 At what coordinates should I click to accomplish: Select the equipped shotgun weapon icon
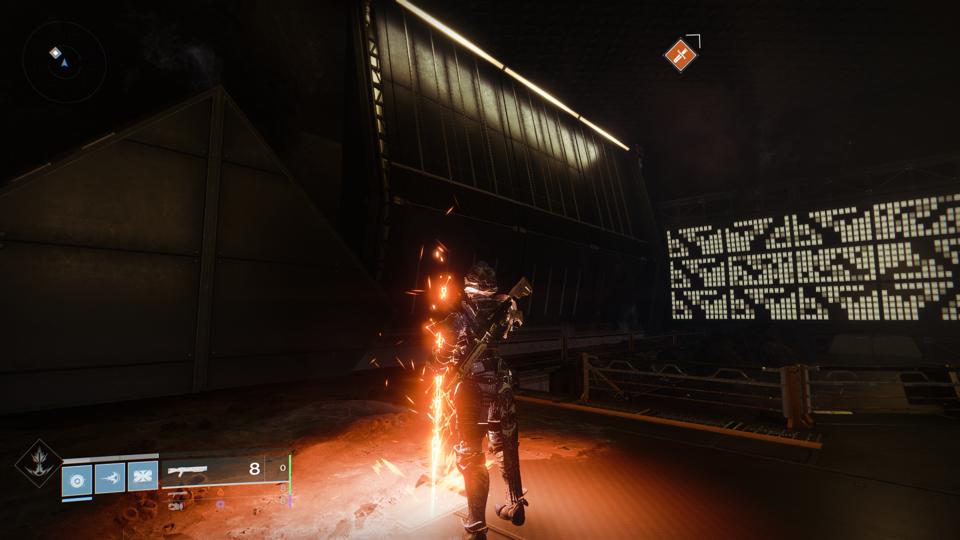pyautogui.click(x=186, y=469)
